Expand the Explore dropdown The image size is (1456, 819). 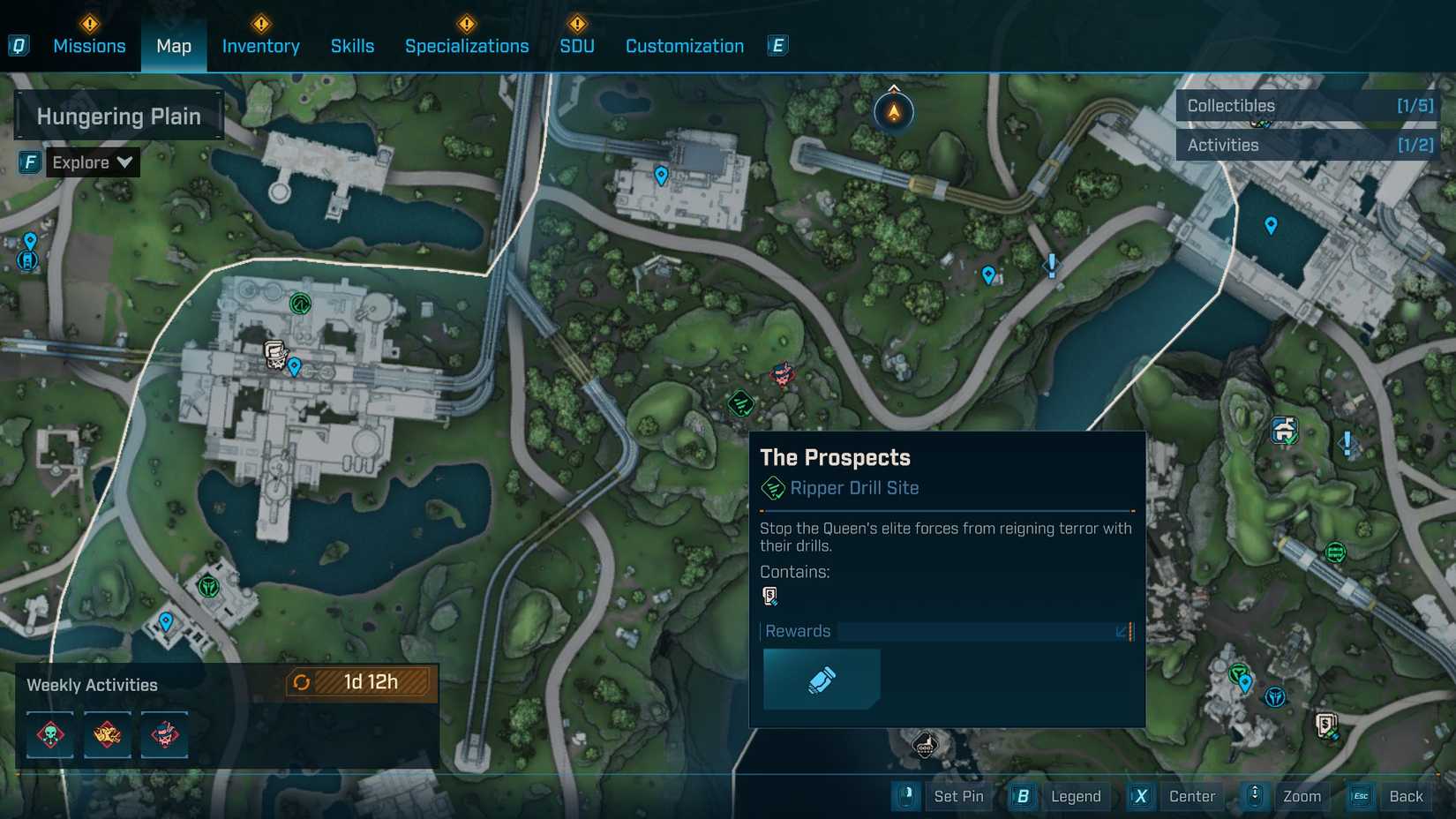click(x=92, y=162)
